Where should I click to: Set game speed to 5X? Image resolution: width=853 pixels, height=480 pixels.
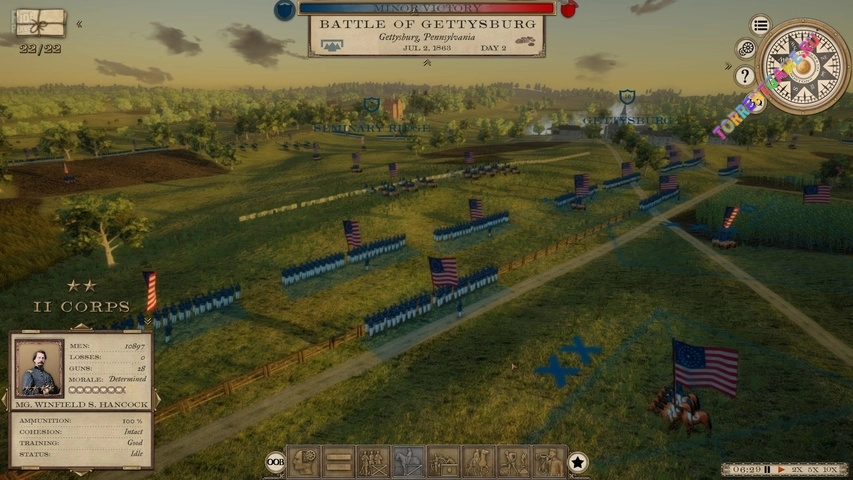pyautogui.click(x=814, y=469)
